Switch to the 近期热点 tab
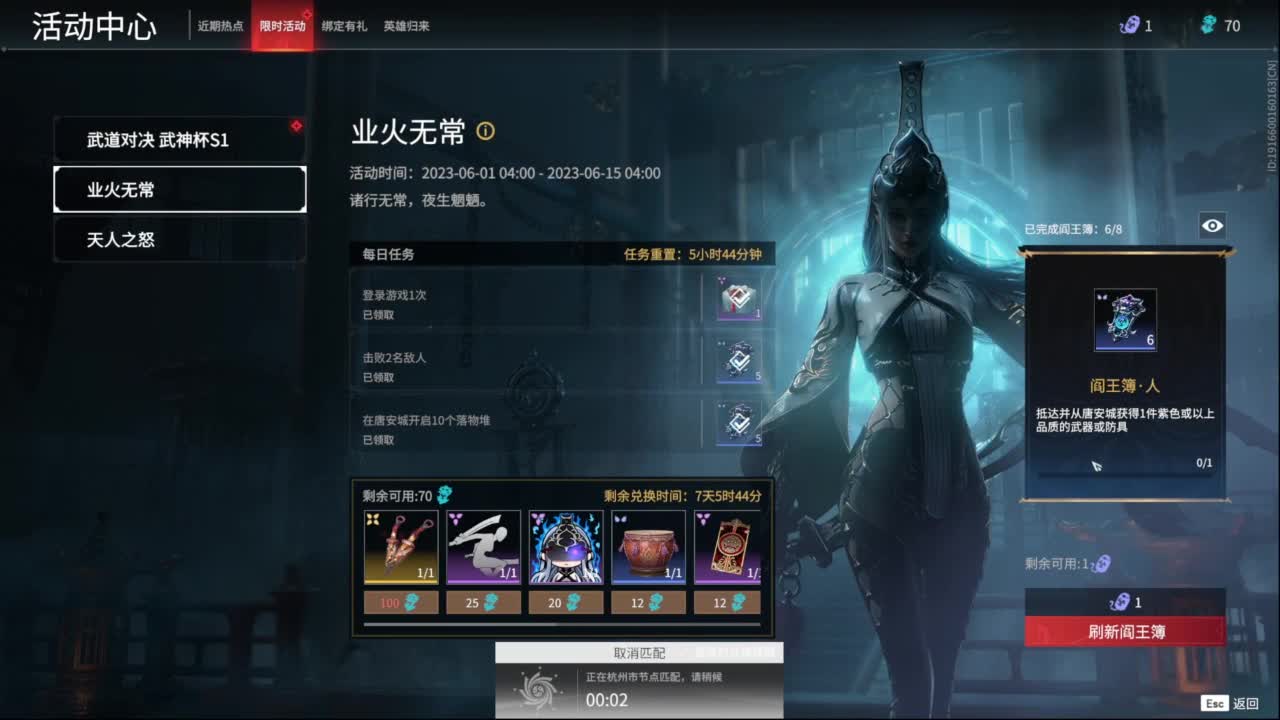Viewport: 1280px width, 720px height. point(219,26)
